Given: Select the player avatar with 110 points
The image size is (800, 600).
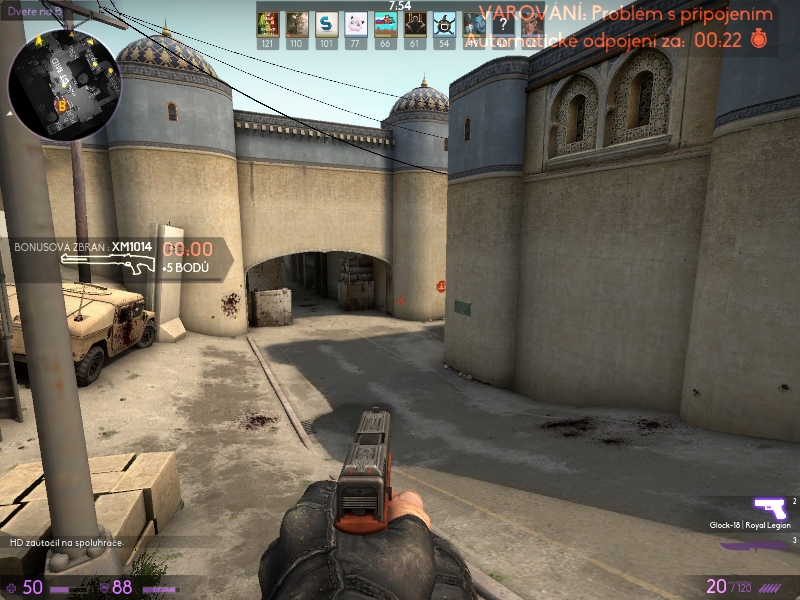Looking at the screenshot, I should 297,24.
